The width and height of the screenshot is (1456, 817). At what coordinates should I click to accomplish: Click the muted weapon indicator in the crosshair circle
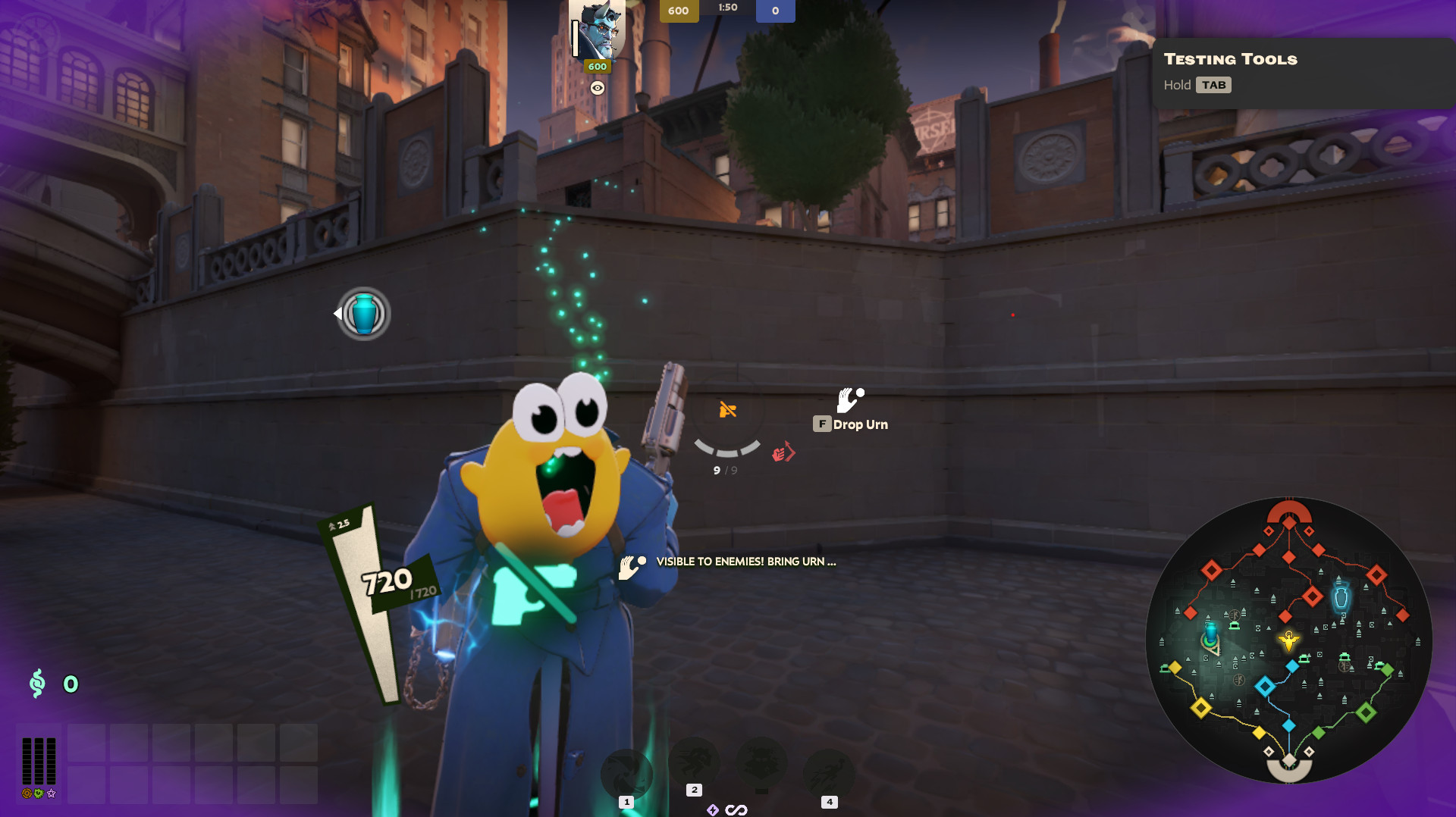[727, 409]
